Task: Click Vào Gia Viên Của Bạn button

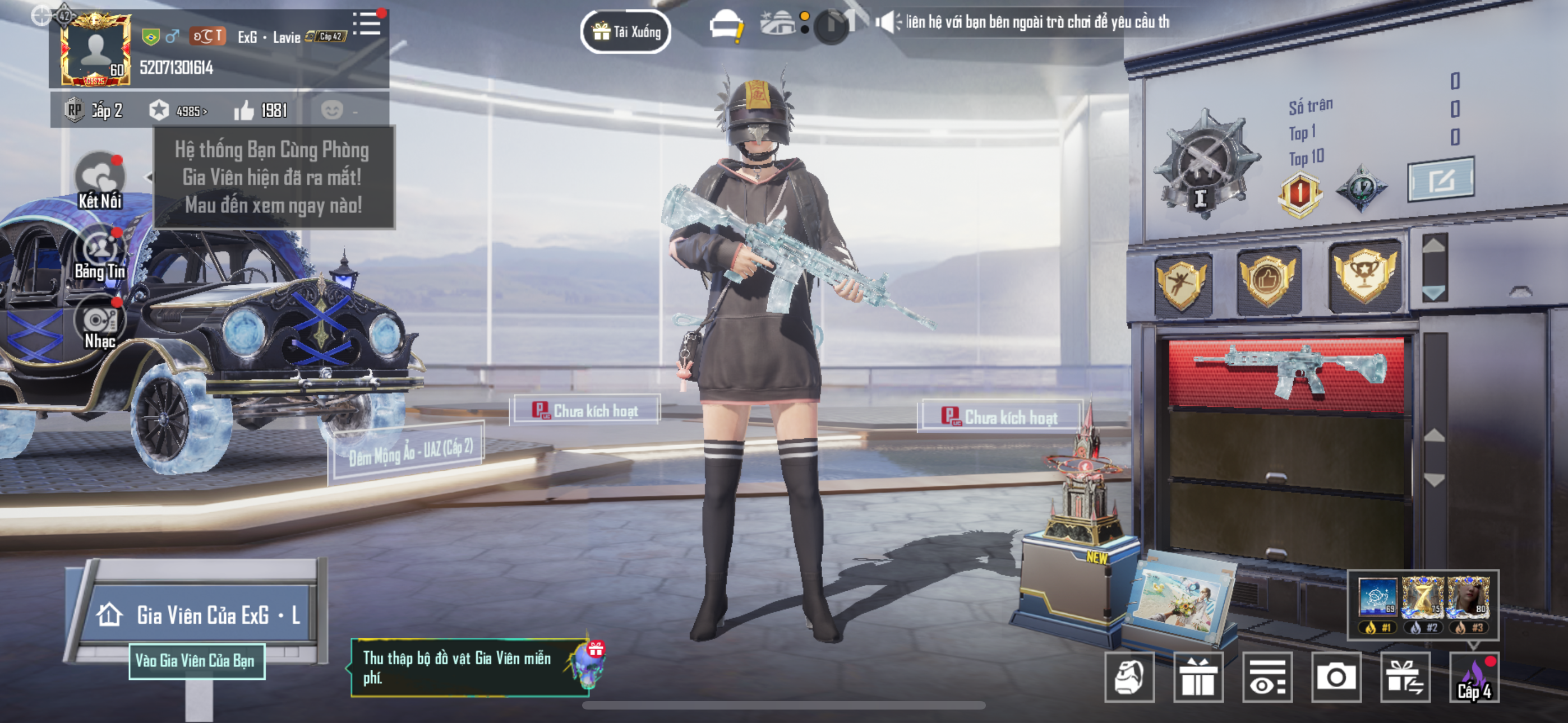Action: tap(196, 660)
